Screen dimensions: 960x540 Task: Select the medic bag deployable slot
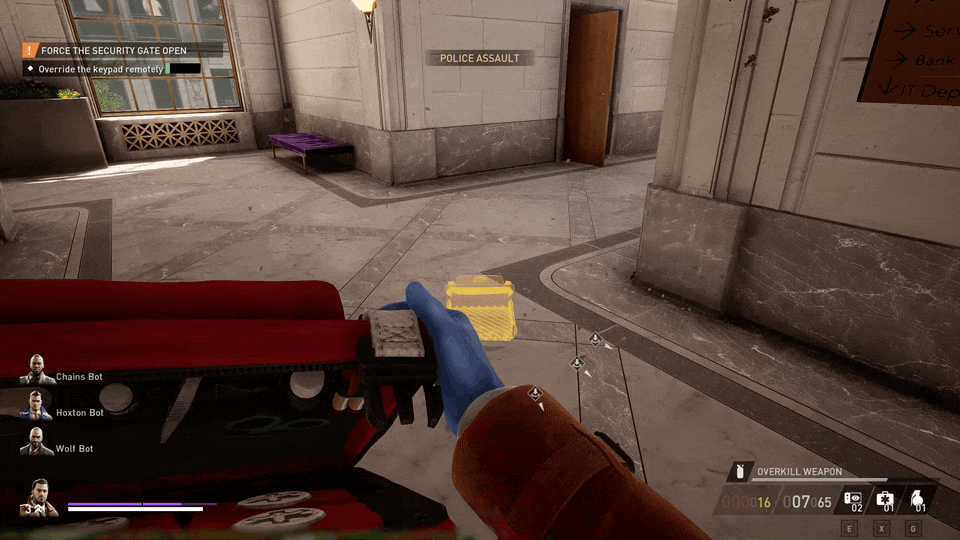885,499
